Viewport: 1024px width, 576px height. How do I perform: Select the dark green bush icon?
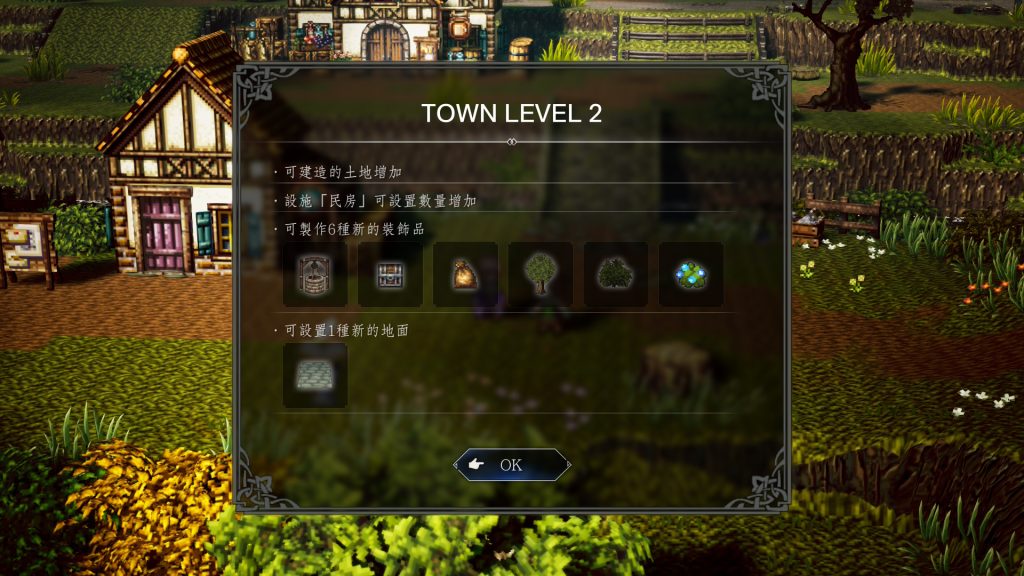click(615, 274)
